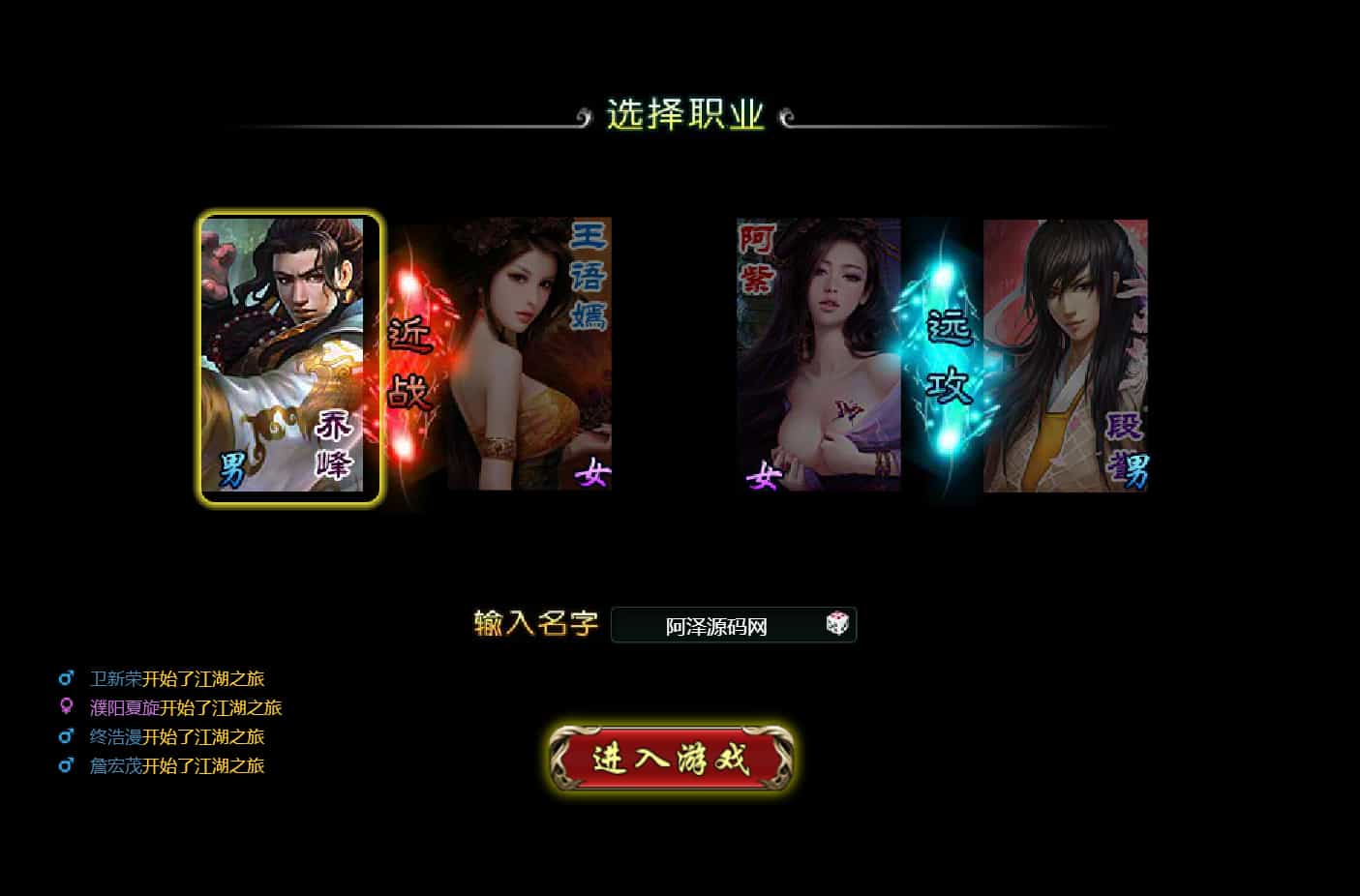Choose the female melee character 王语嫣
This screenshot has height=896, width=1360.
coord(529,355)
